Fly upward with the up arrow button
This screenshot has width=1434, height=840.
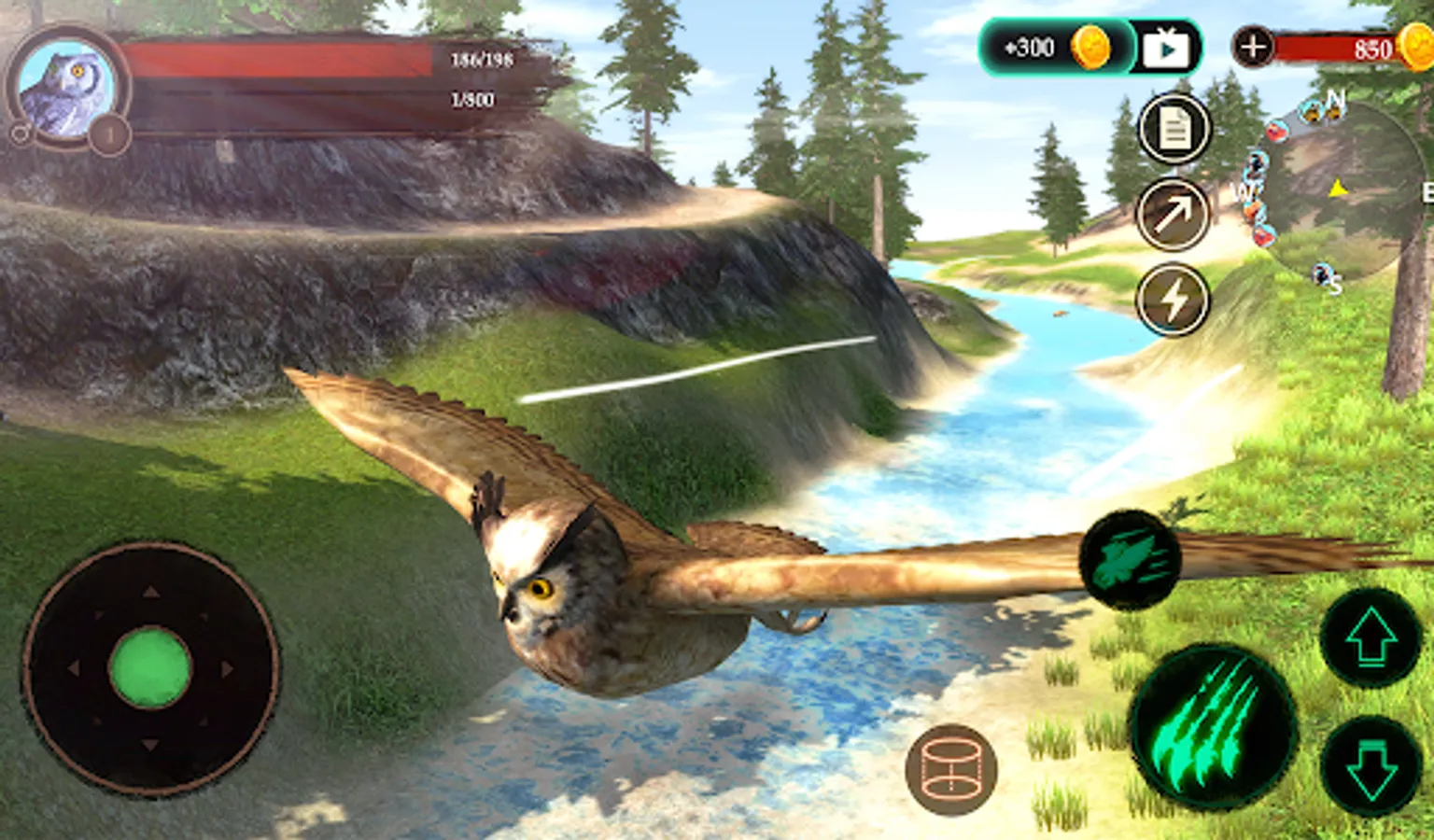tap(1371, 639)
